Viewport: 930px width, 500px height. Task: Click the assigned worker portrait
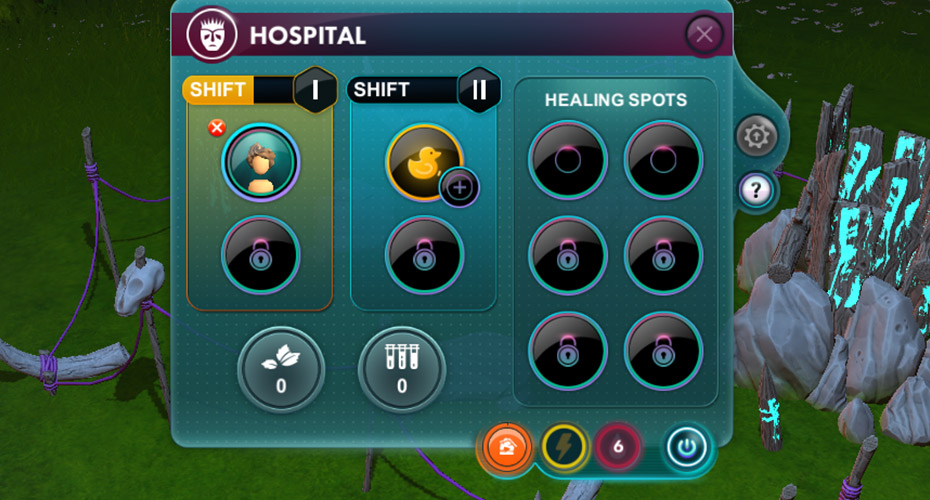point(261,163)
